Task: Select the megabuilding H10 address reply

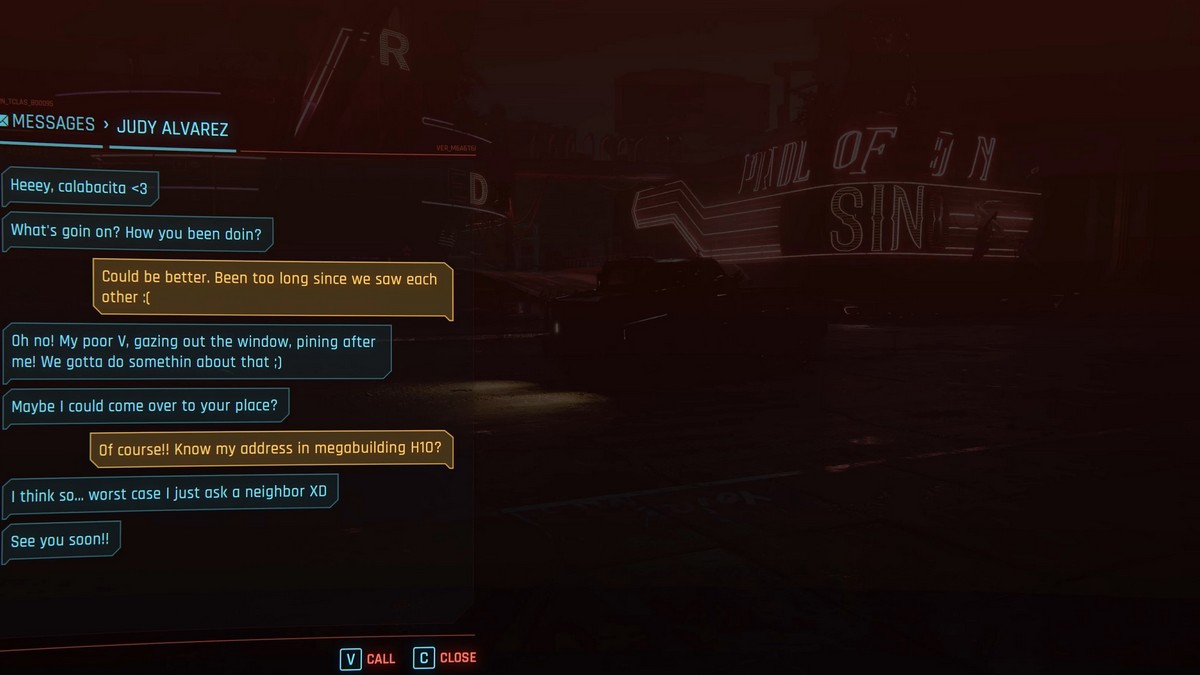Action: click(271, 449)
